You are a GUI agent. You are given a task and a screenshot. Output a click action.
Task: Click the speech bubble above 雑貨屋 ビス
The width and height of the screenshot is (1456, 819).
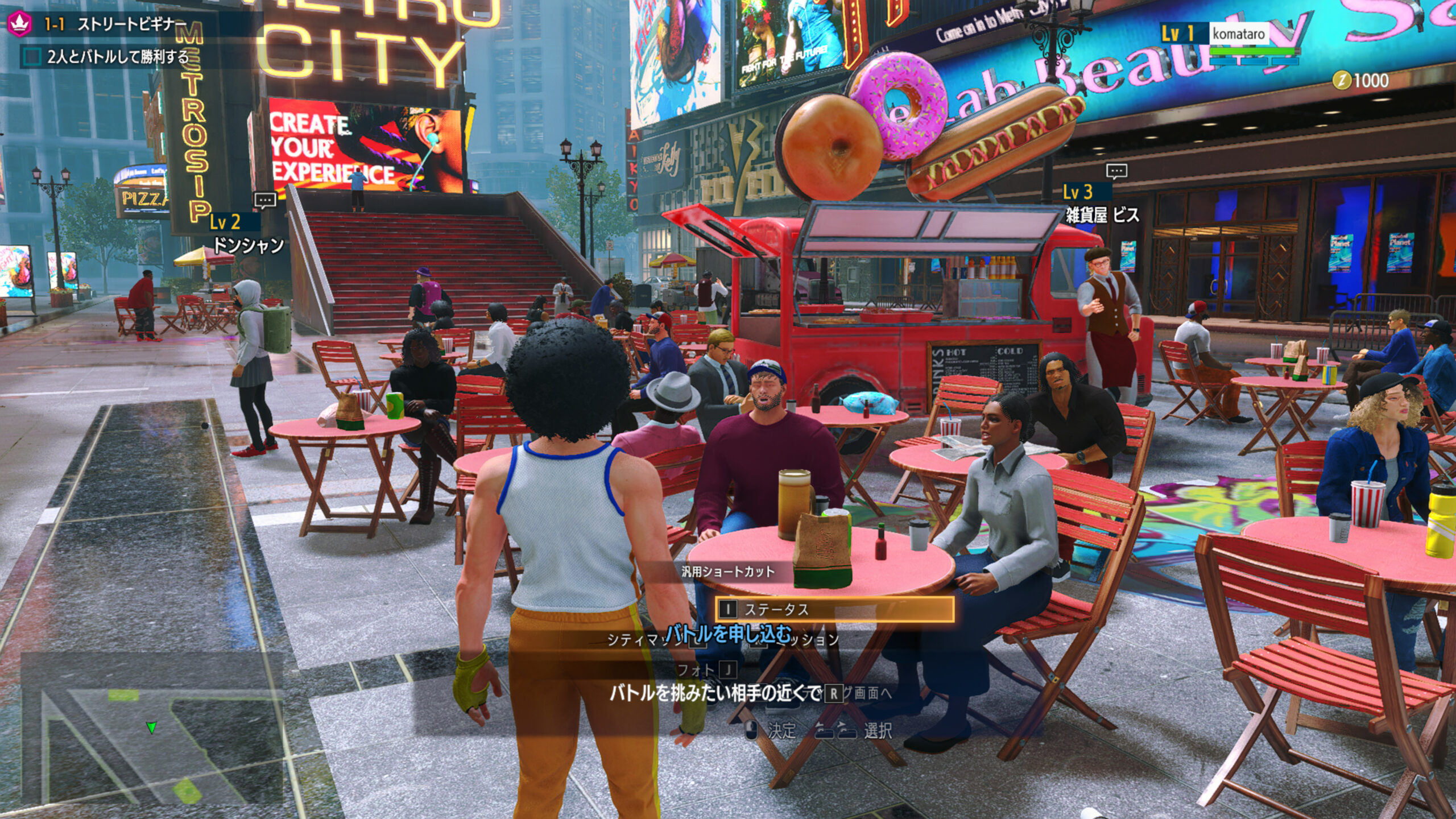(x=1116, y=171)
